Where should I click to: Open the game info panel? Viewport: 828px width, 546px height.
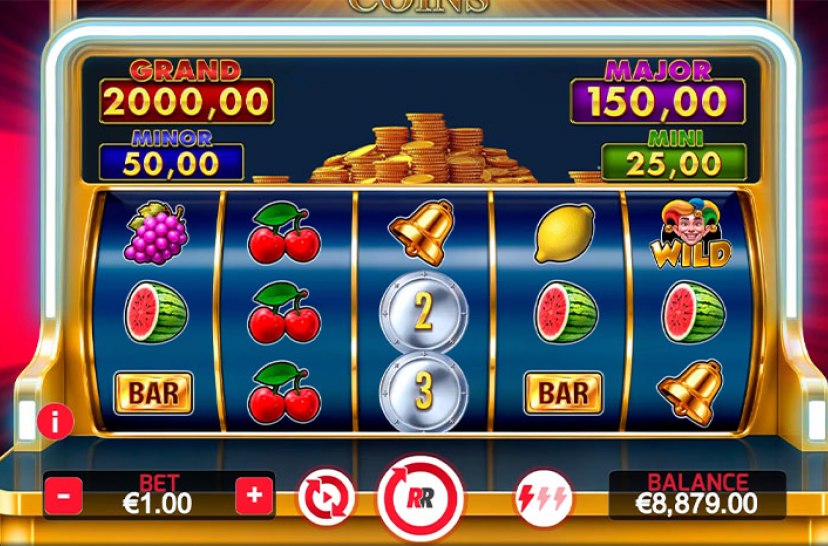(x=55, y=422)
